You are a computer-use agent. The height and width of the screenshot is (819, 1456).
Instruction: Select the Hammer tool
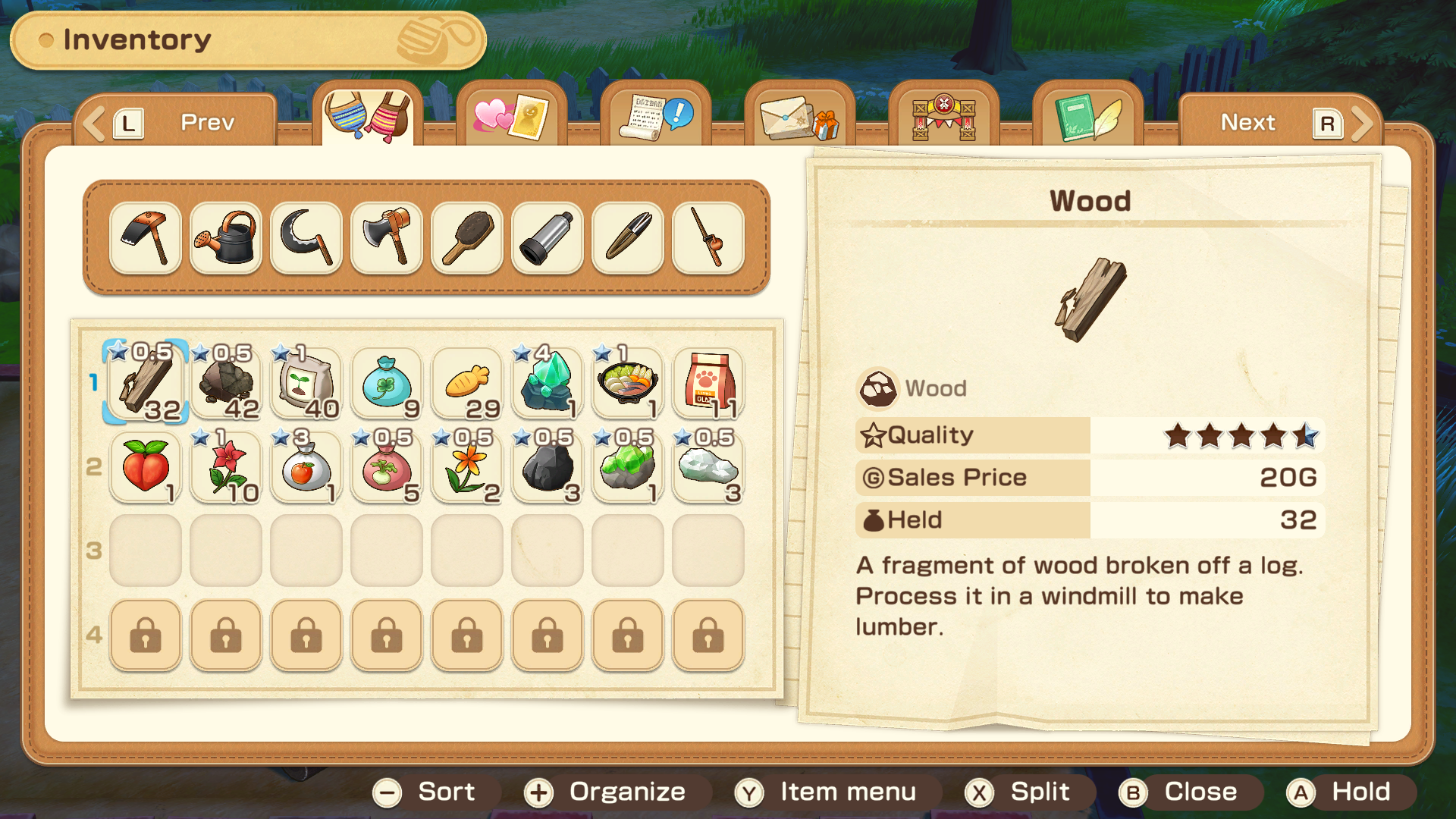145,237
